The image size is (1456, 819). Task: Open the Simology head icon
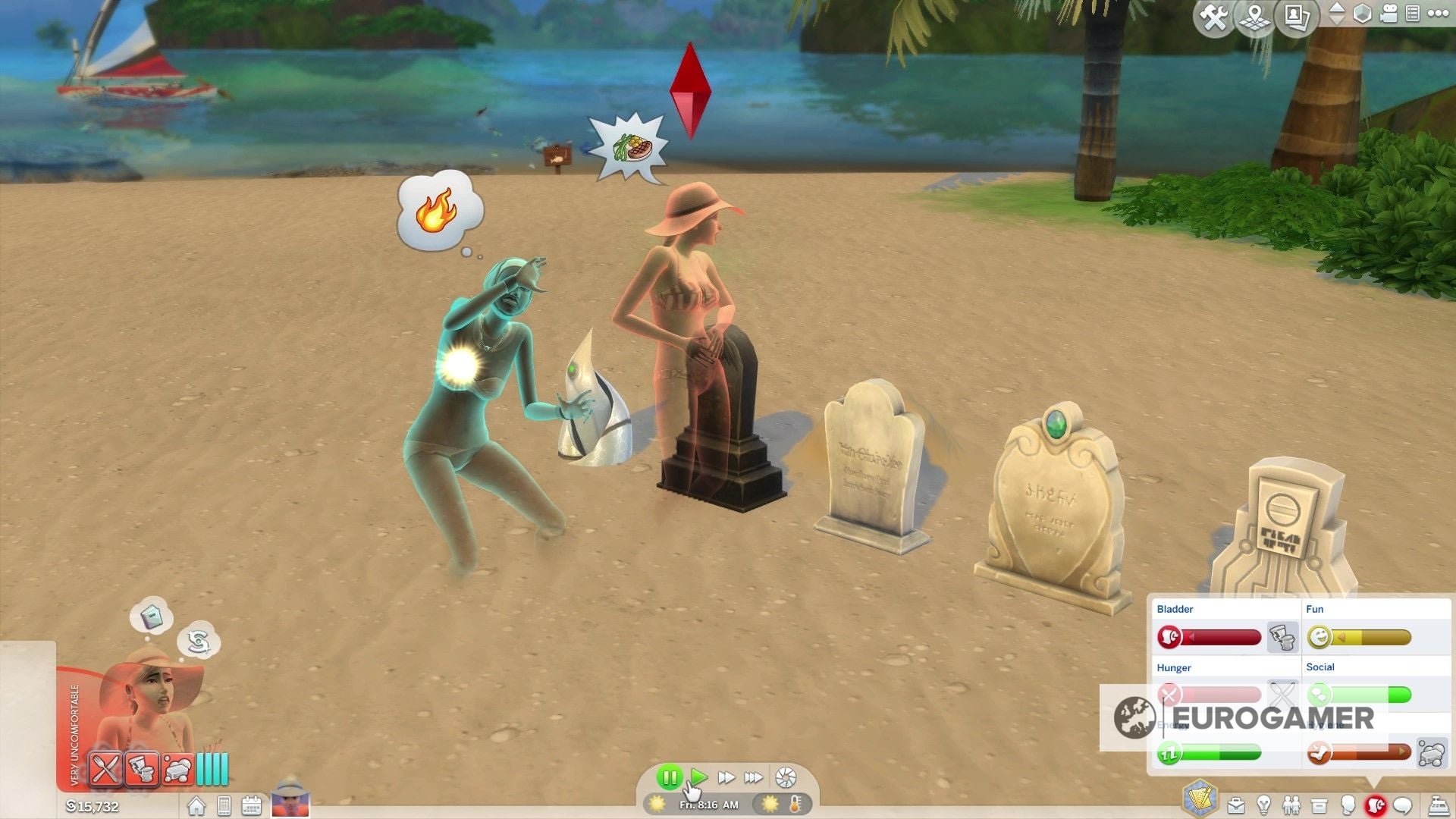[1348, 805]
